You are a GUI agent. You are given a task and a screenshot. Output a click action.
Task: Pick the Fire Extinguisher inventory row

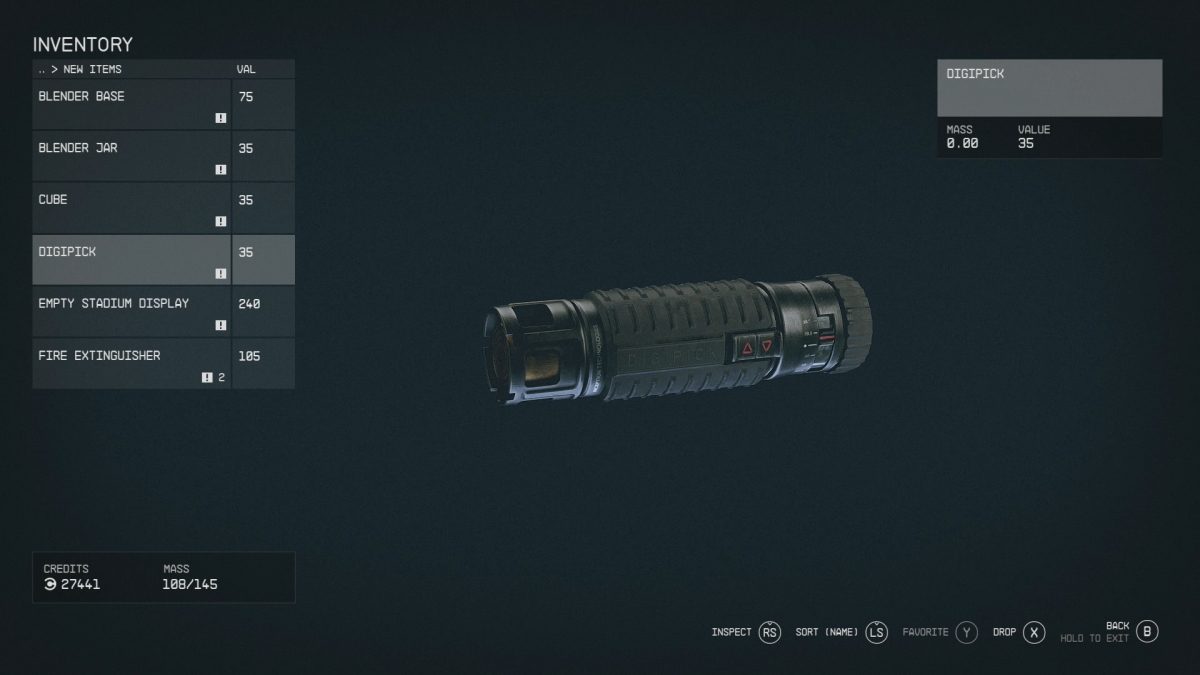[132, 364]
